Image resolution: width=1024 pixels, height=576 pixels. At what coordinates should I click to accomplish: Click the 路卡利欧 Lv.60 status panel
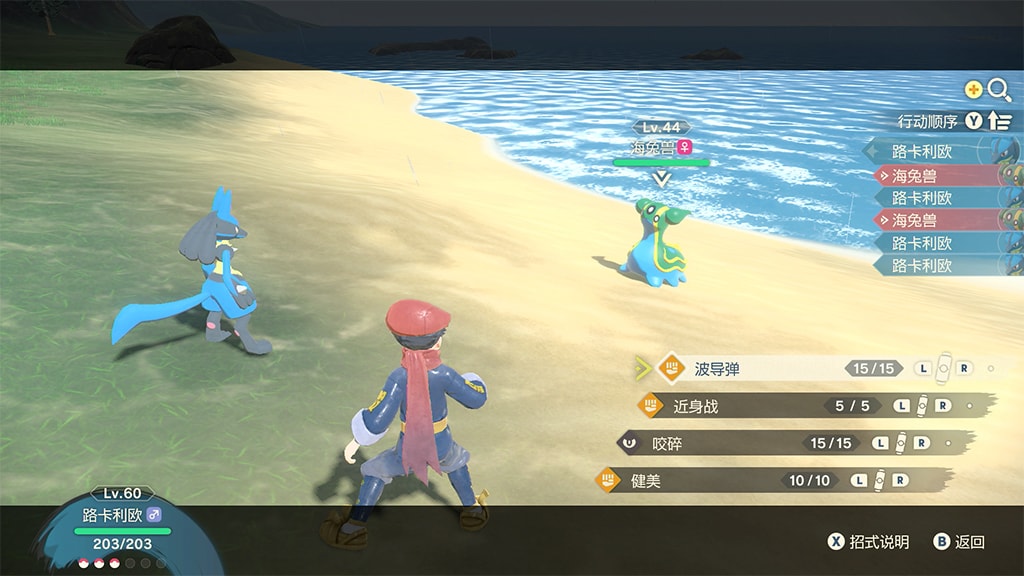coord(123,516)
